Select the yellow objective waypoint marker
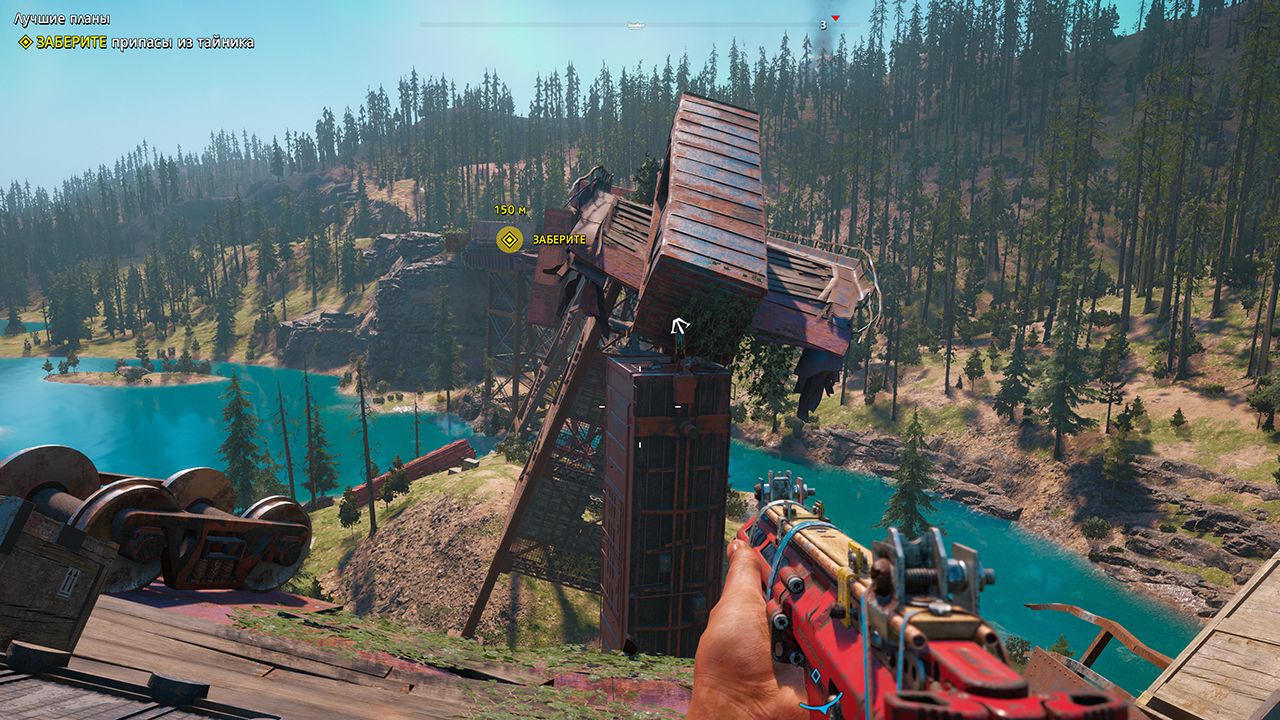This screenshot has height=720, width=1280. click(510, 239)
